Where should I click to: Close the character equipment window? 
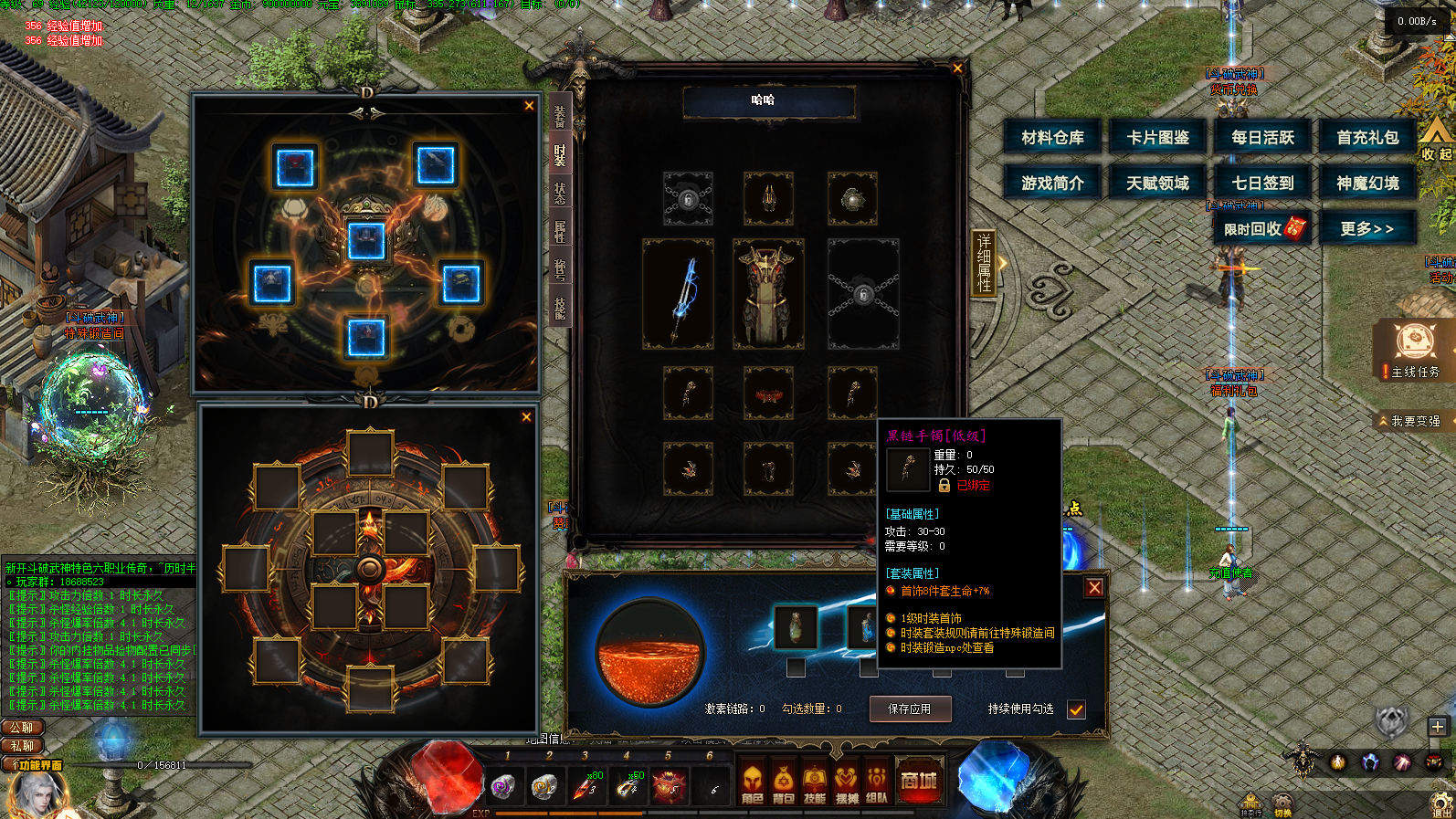tap(957, 68)
